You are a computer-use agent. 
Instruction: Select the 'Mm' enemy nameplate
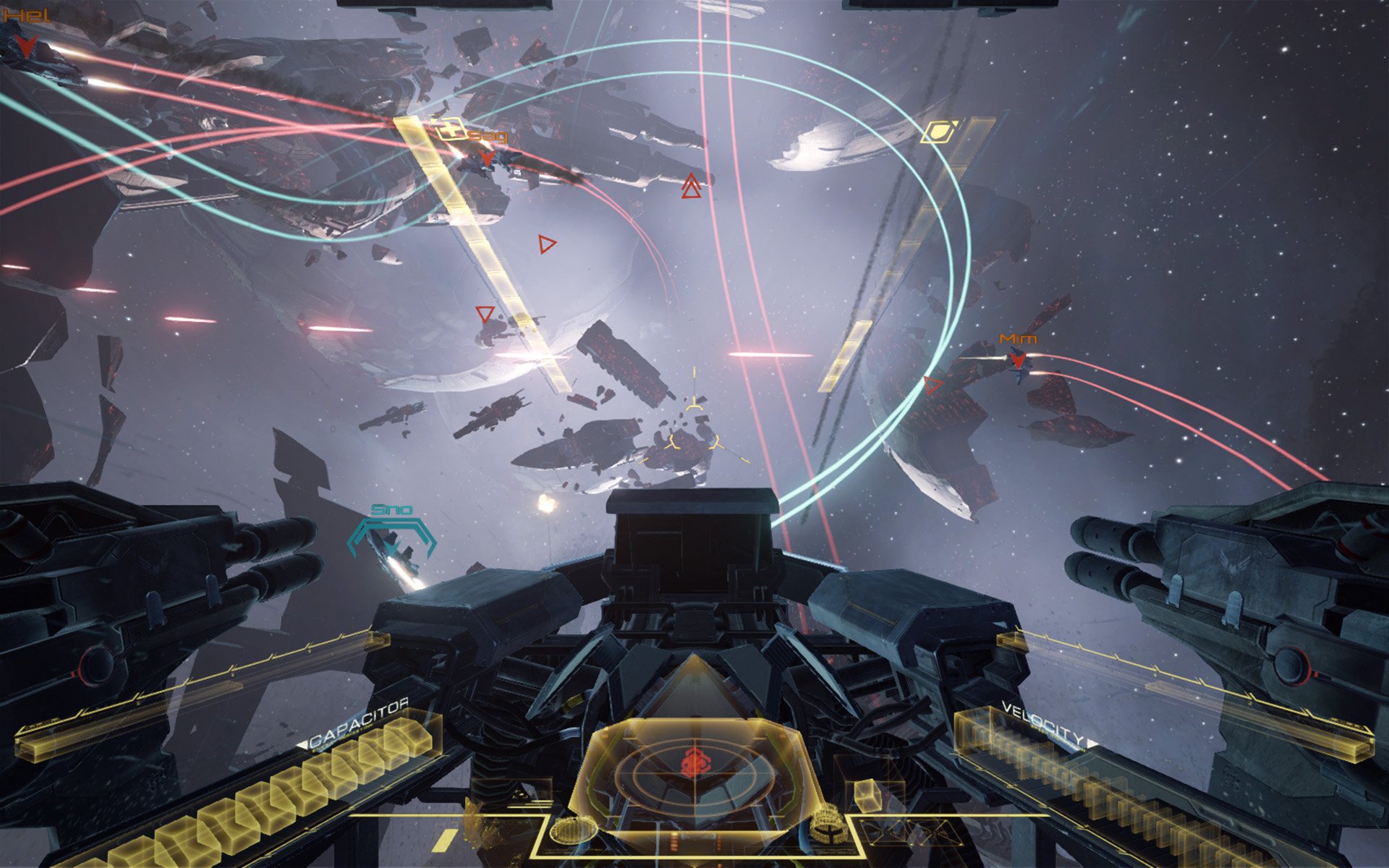1016,338
